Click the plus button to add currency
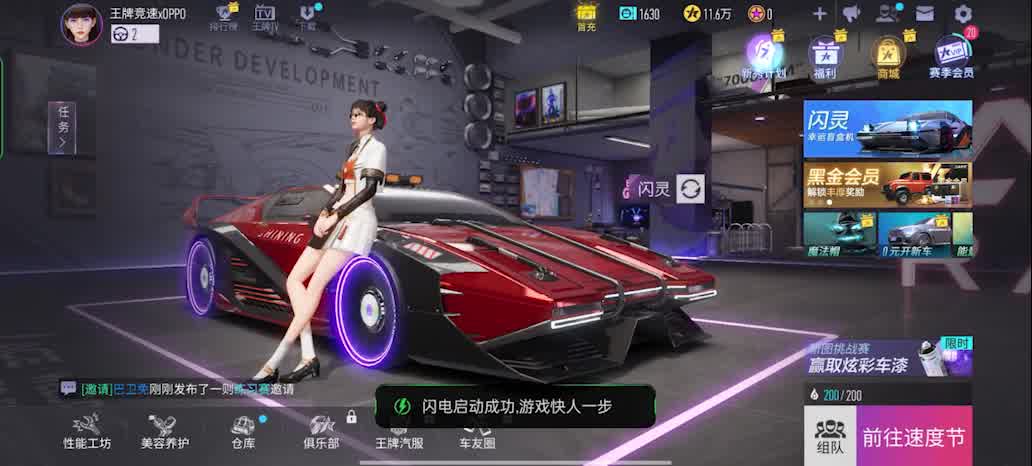Image resolution: width=1032 pixels, height=466 pixels. pos(819,14)
